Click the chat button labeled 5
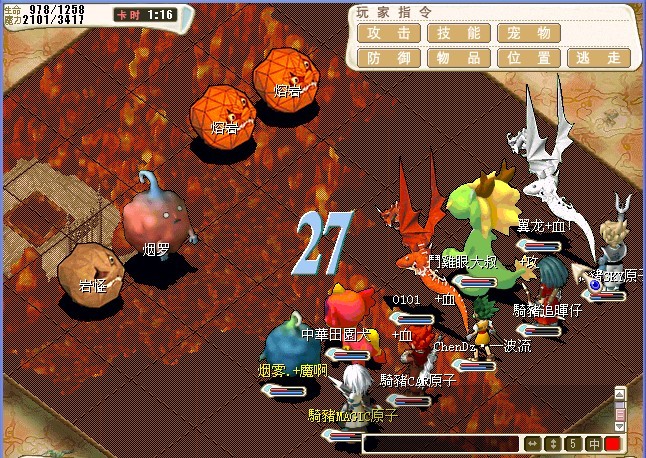 coord(573,443)
